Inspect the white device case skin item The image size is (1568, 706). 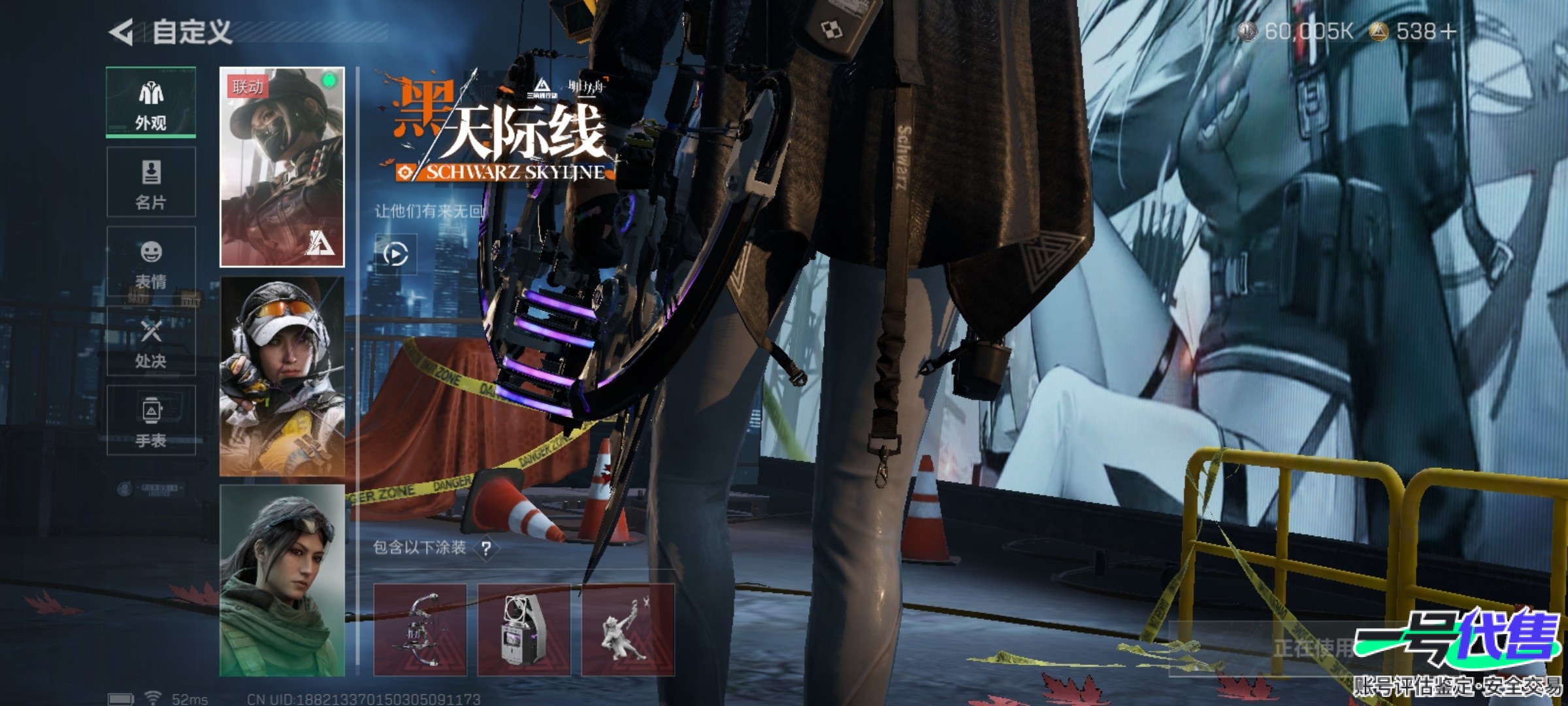(523, 630)
